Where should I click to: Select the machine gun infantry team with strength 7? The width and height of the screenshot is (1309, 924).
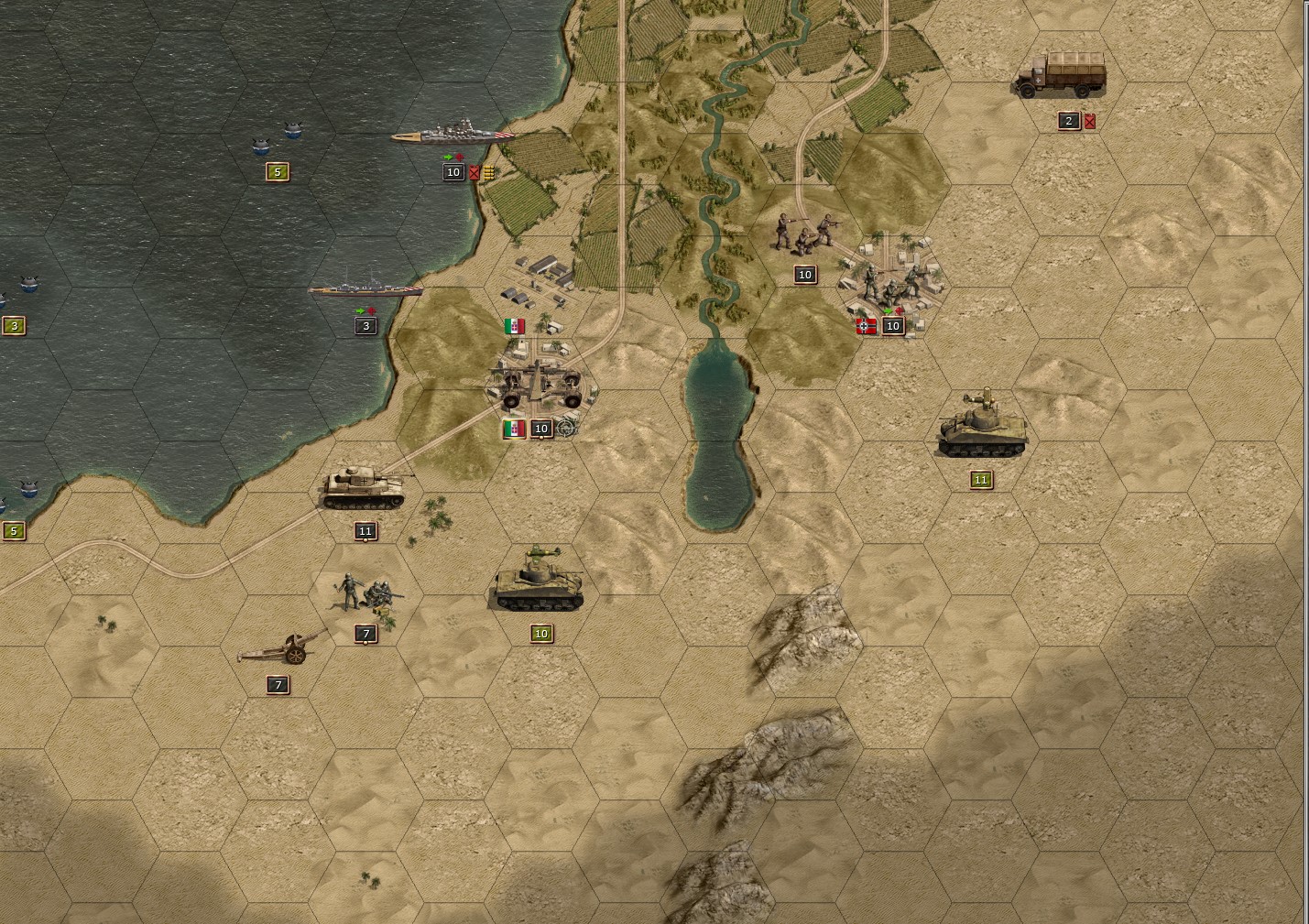[366, 591]
